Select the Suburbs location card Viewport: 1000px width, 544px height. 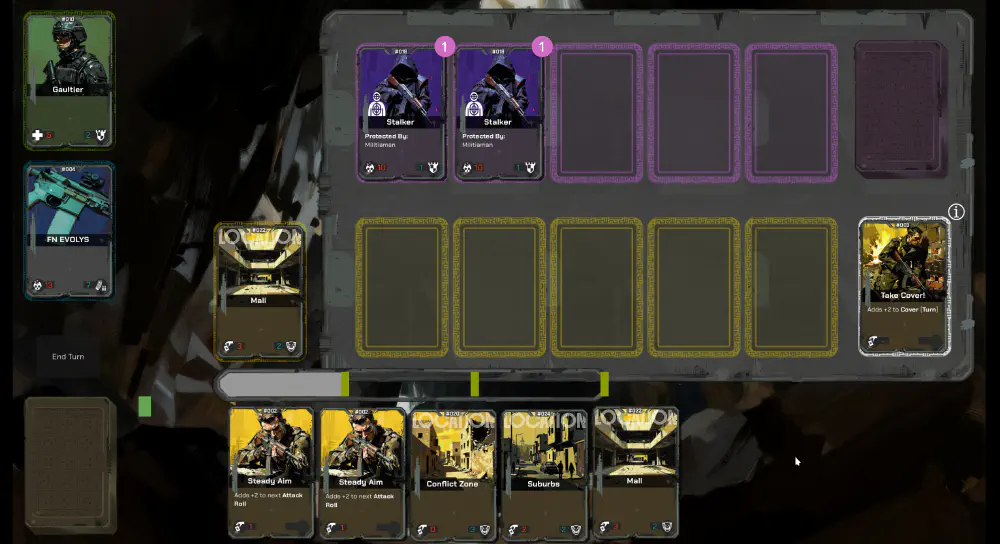543,471
